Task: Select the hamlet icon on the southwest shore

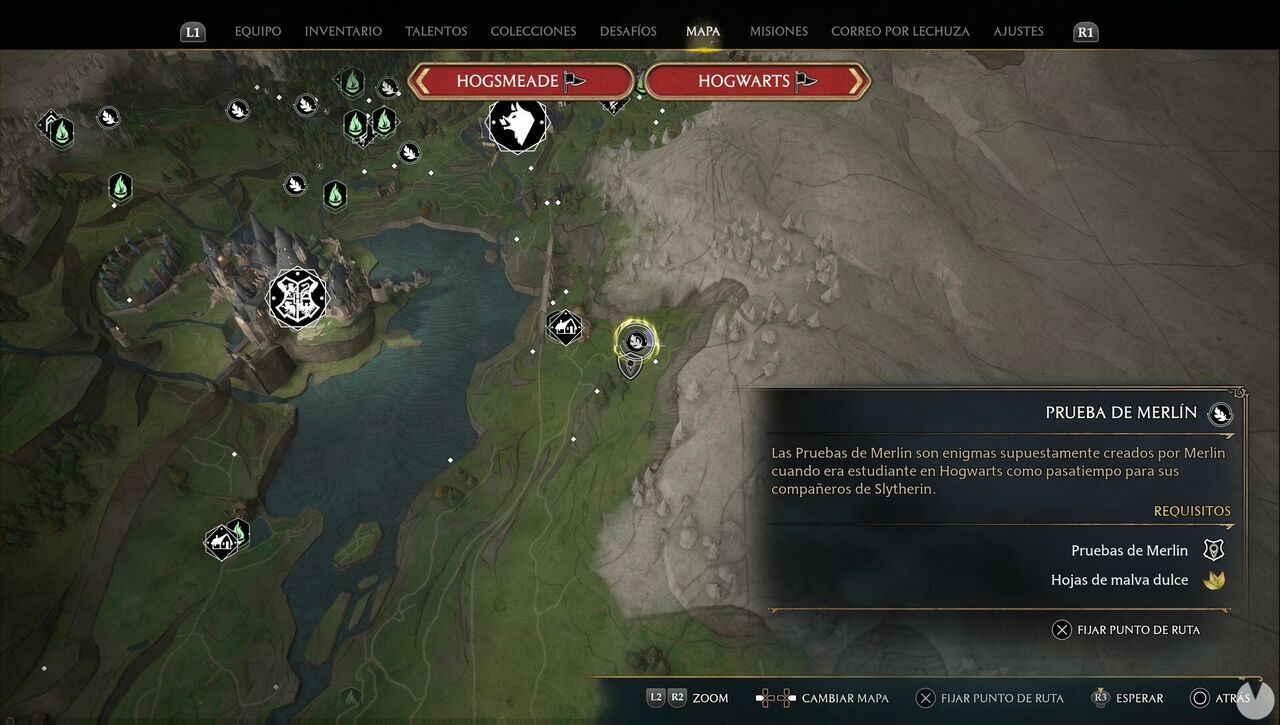Action: 222,540
